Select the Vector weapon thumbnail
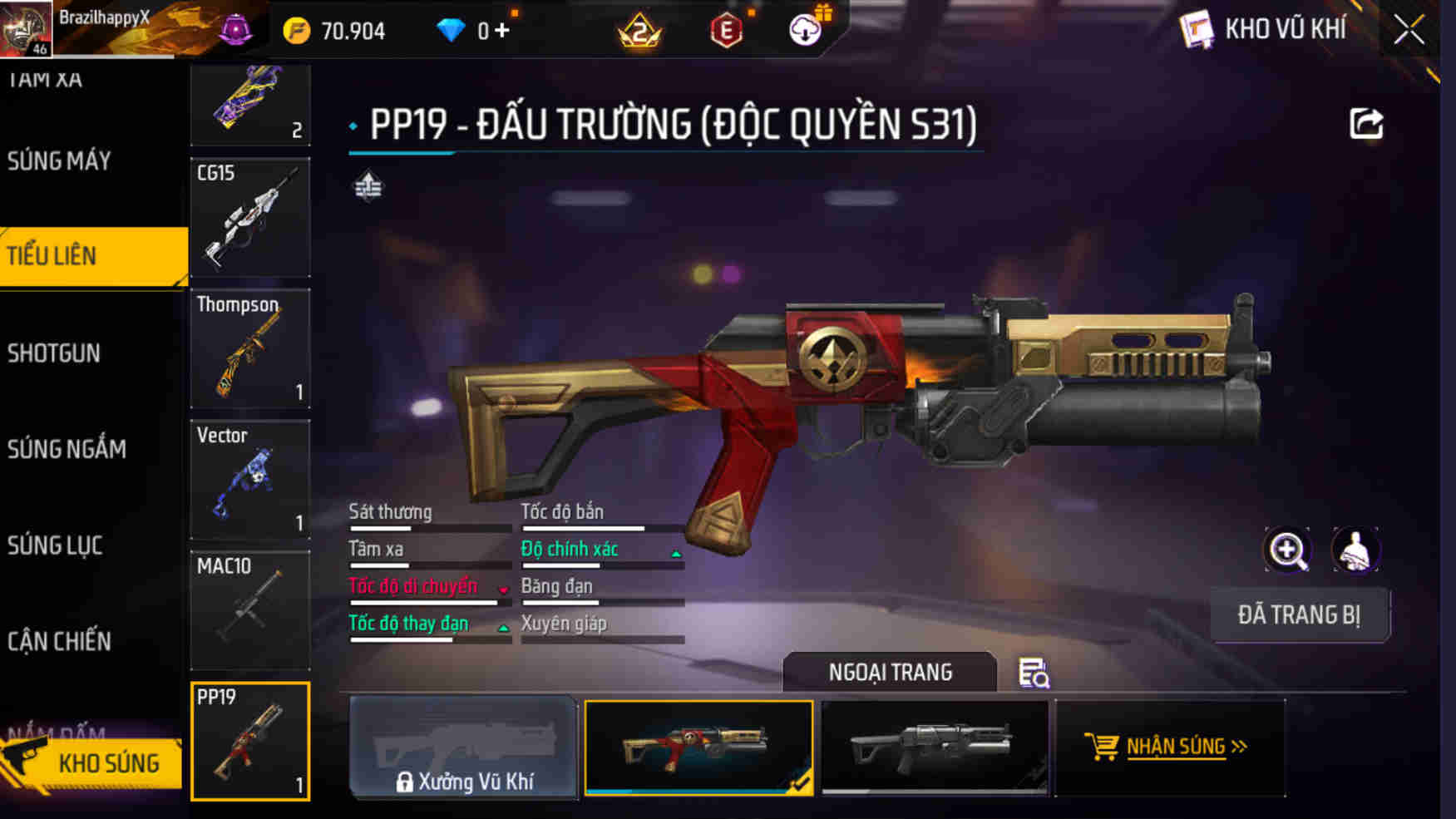The height and width of the screenshot is (819, 1456). point(249,480)
